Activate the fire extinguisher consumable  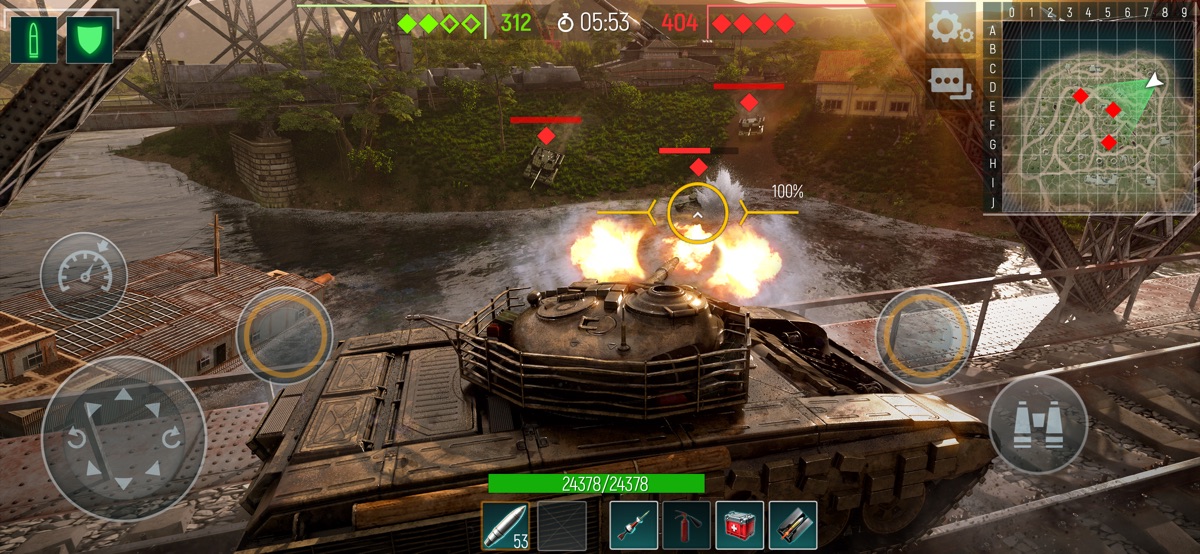(x=686, y=525)
